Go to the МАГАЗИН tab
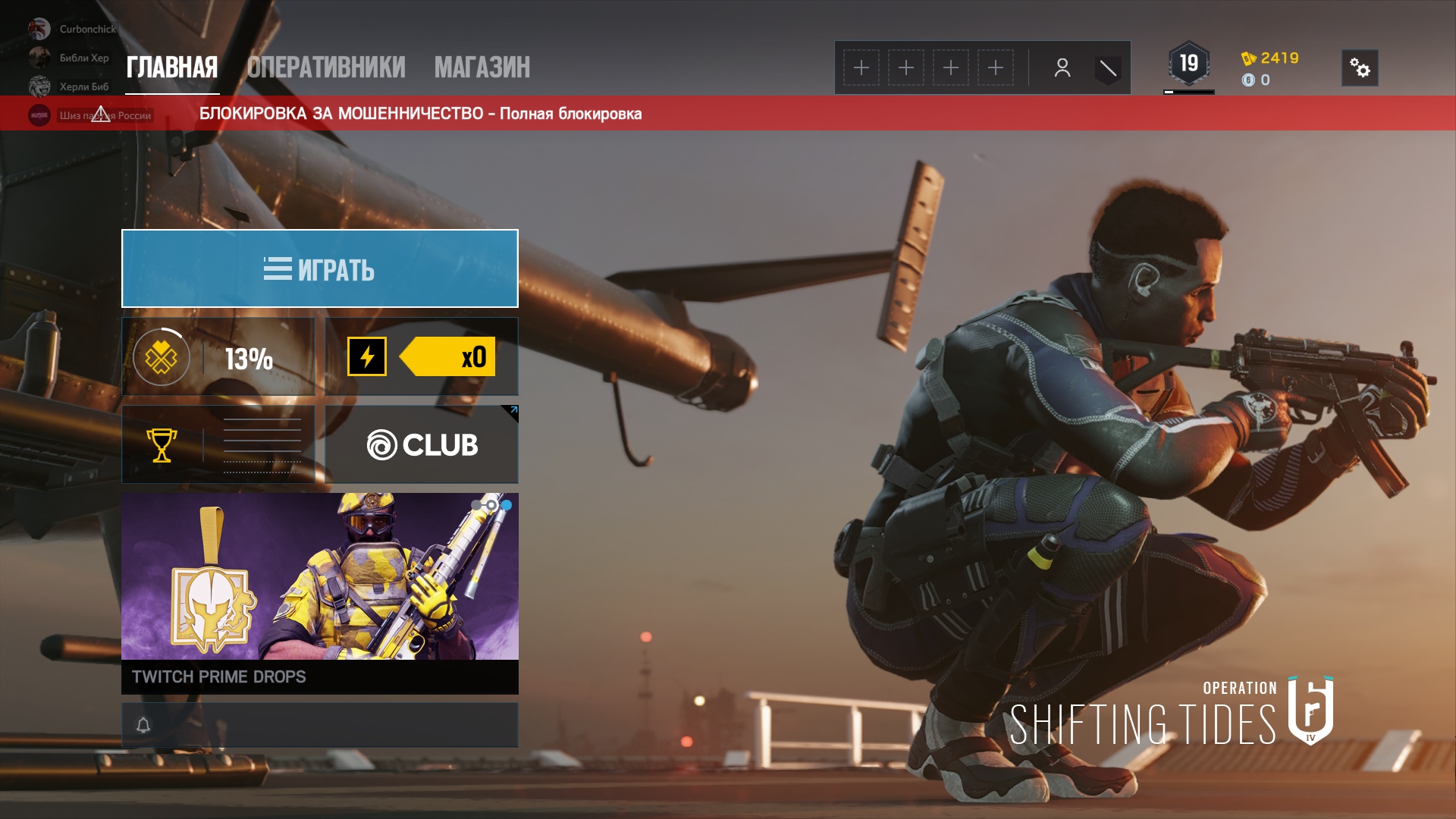 pyautogui.click(x=482, y=67)
